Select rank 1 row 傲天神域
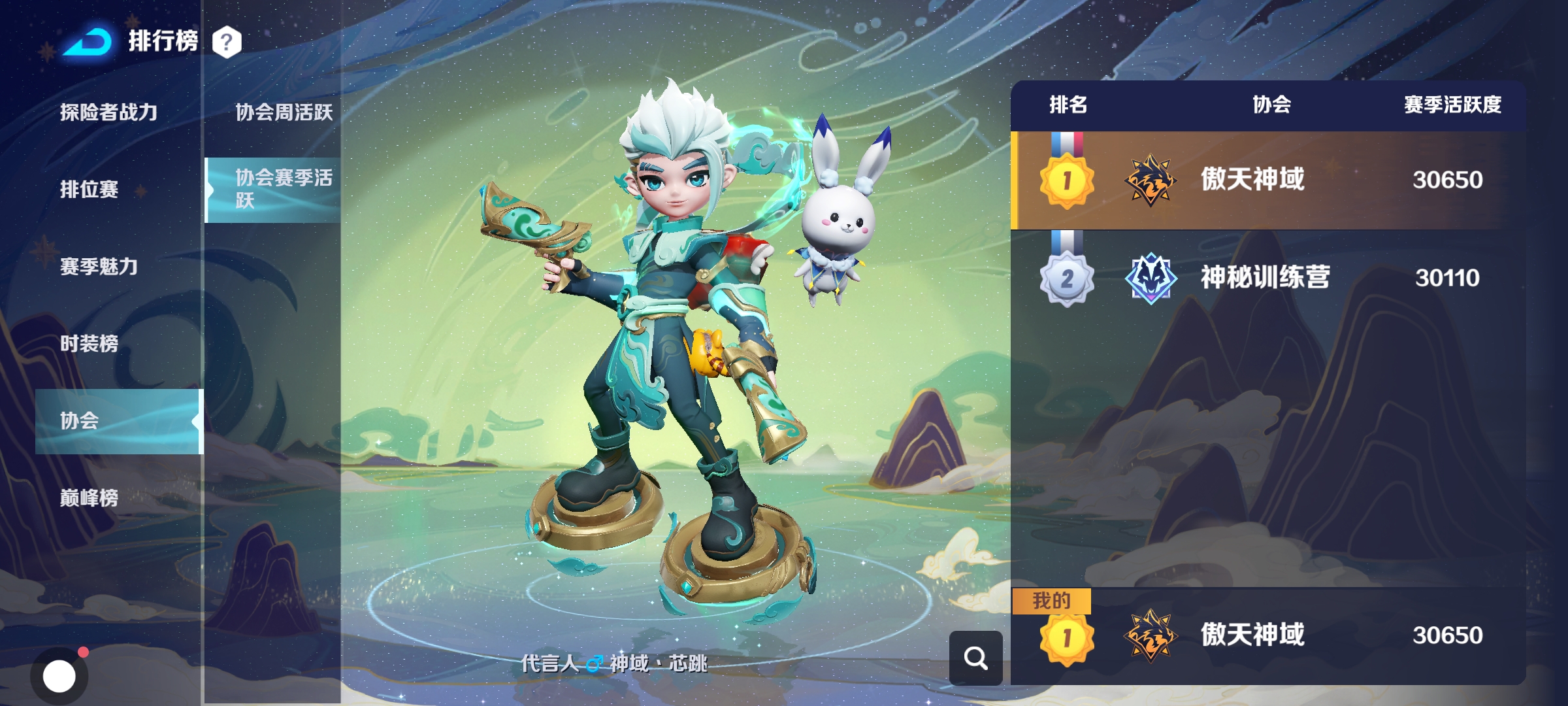 coord(1267,180)
